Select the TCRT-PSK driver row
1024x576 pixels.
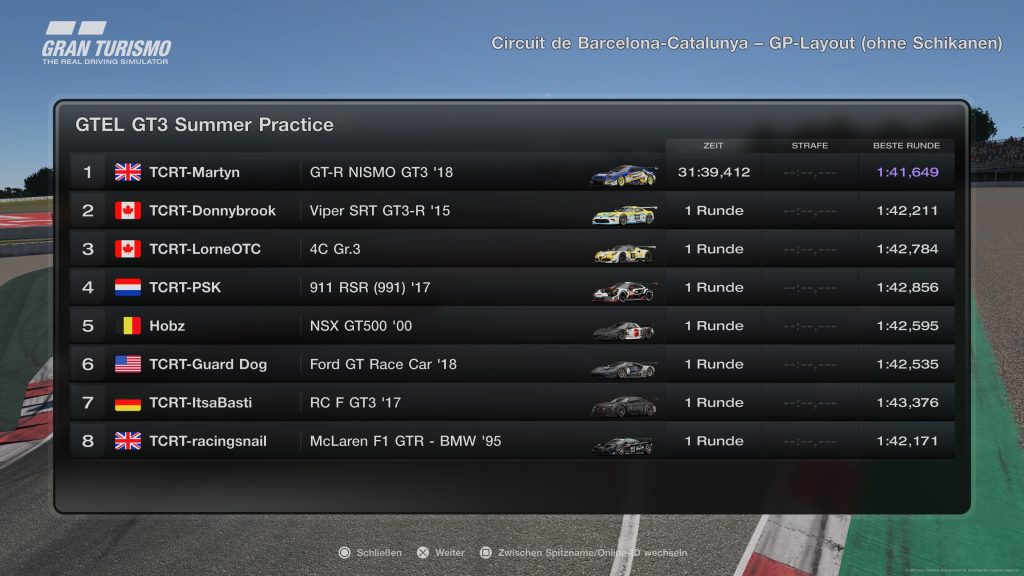[x=510, y=288]
